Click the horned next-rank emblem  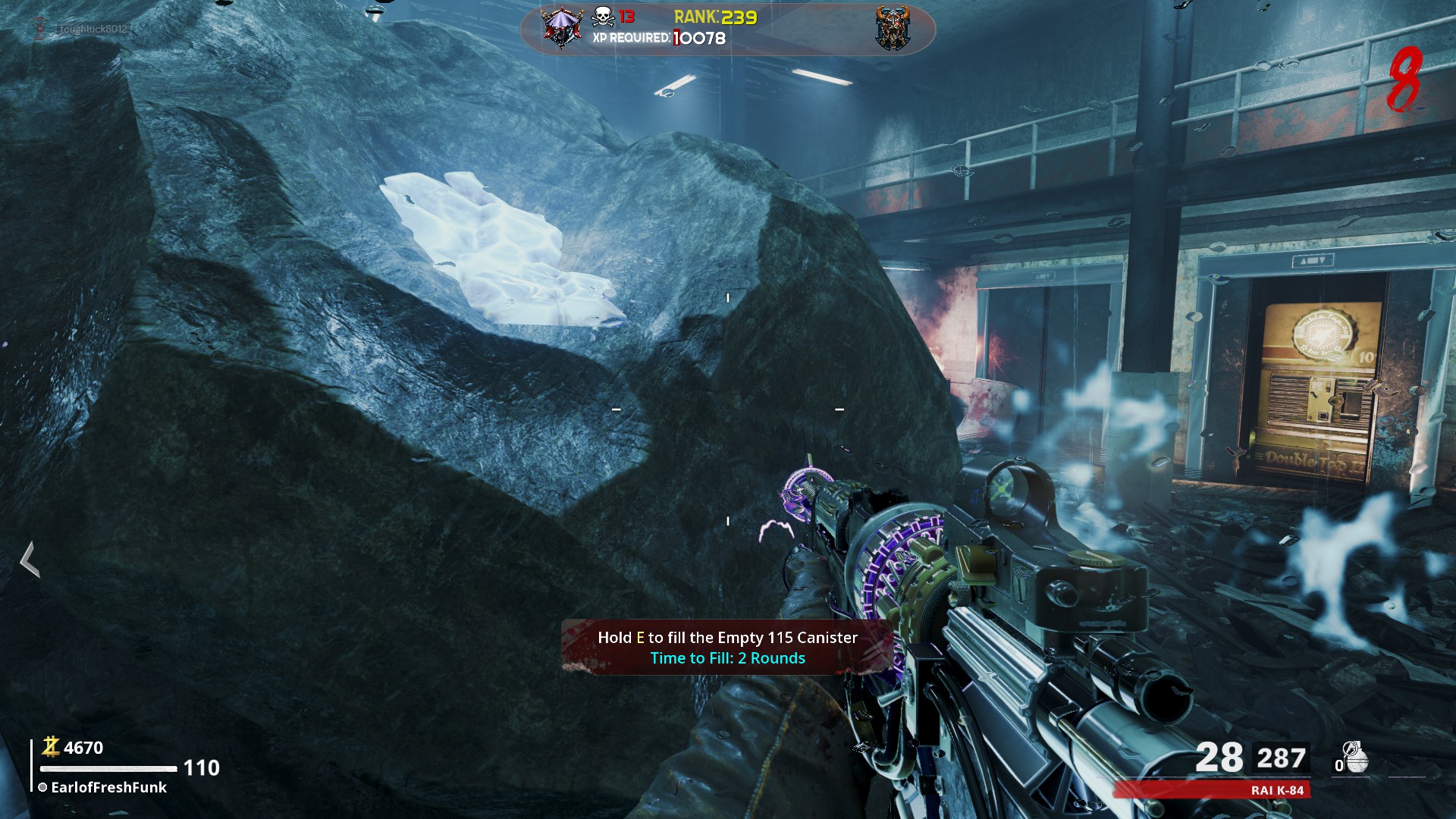tap(893, 29)
